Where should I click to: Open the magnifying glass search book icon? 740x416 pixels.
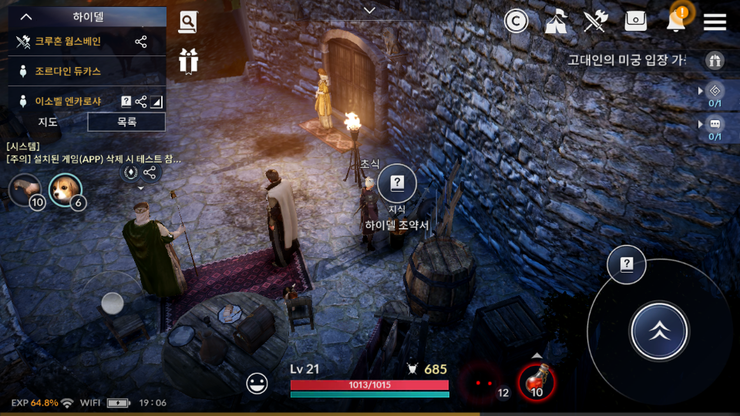[188, 22]
